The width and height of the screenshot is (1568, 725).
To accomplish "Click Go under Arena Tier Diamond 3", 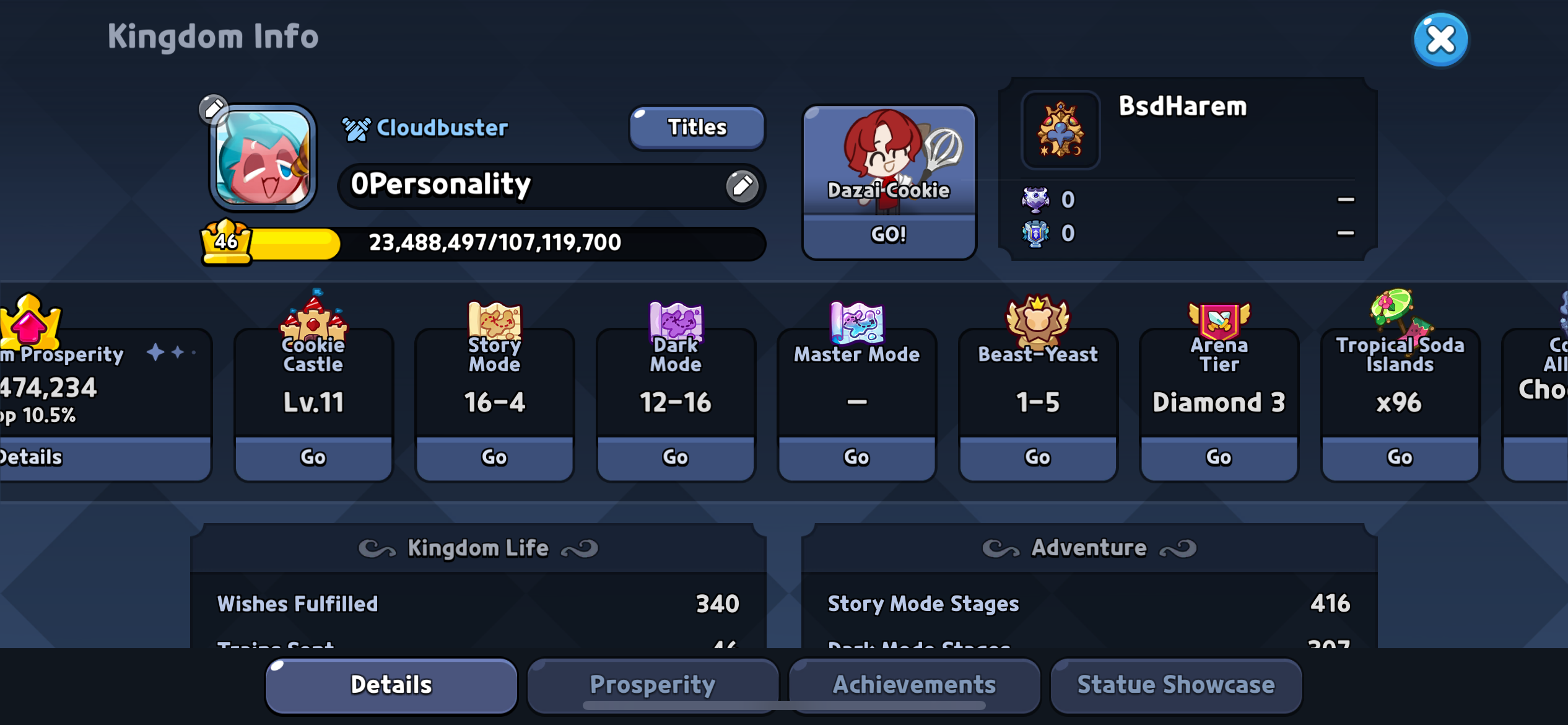I will tap(1217, 457).
